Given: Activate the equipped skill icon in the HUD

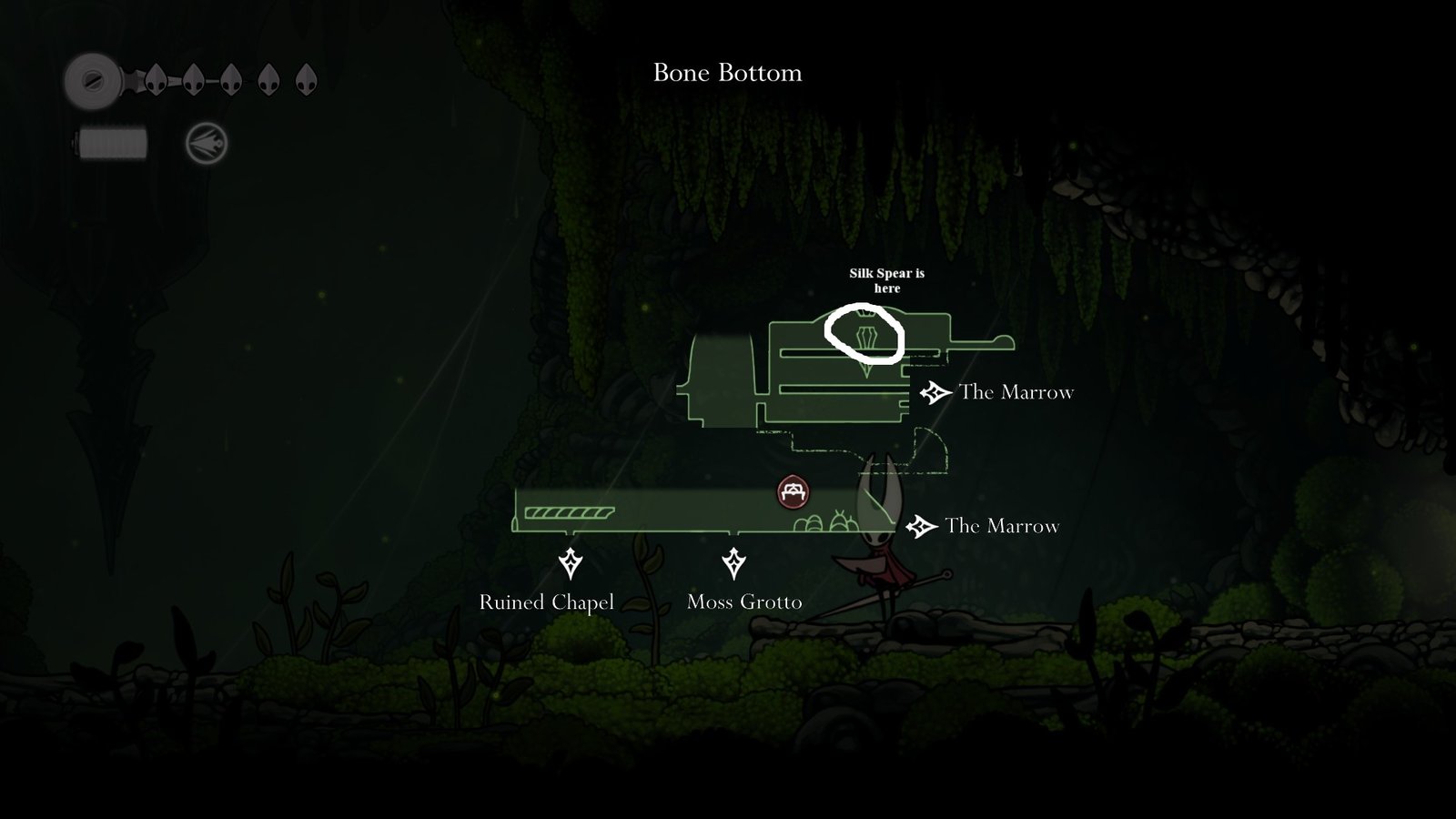Looking at the screenshot, I should click(x=207, y=144).
